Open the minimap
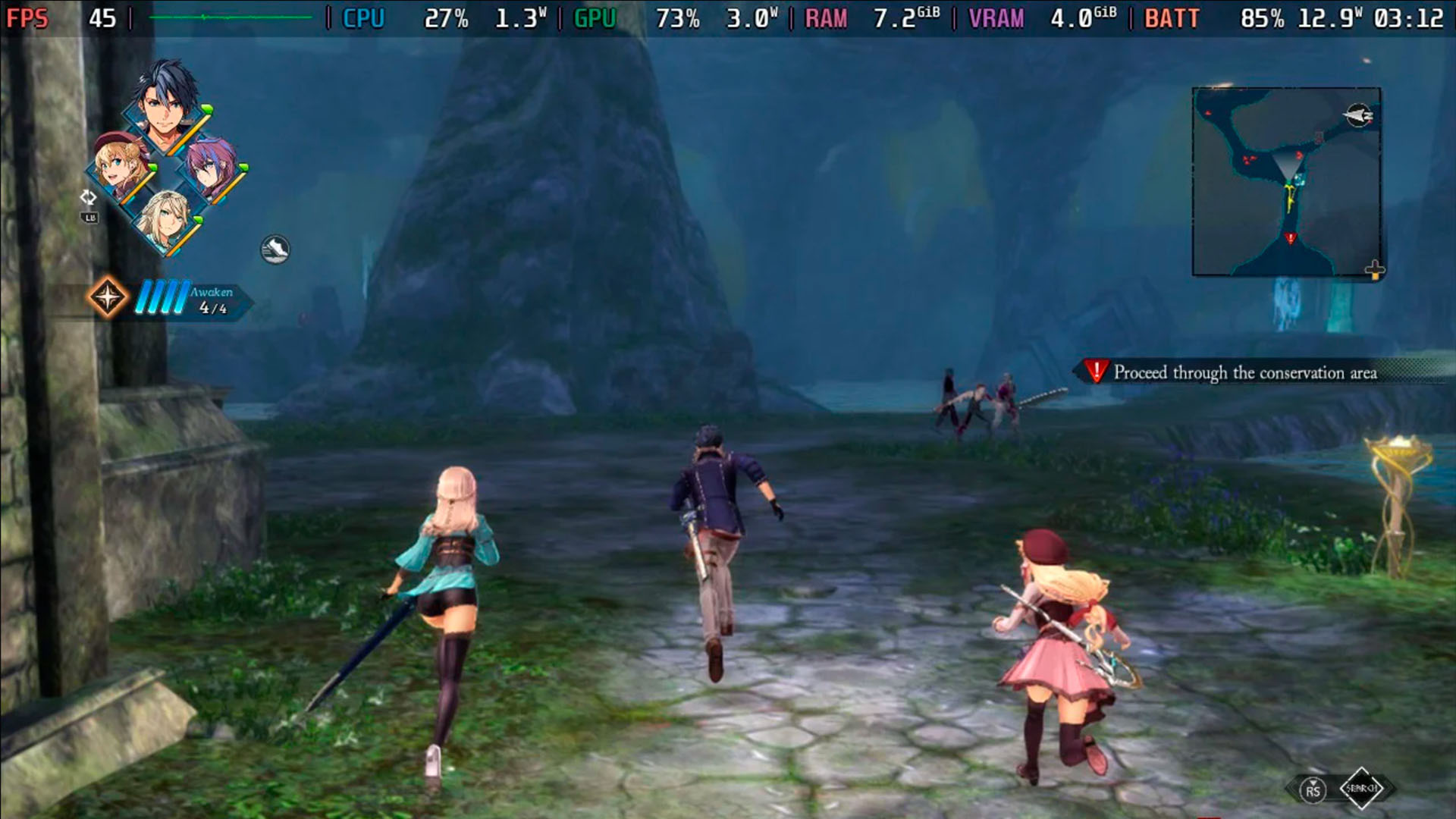 1286,182
